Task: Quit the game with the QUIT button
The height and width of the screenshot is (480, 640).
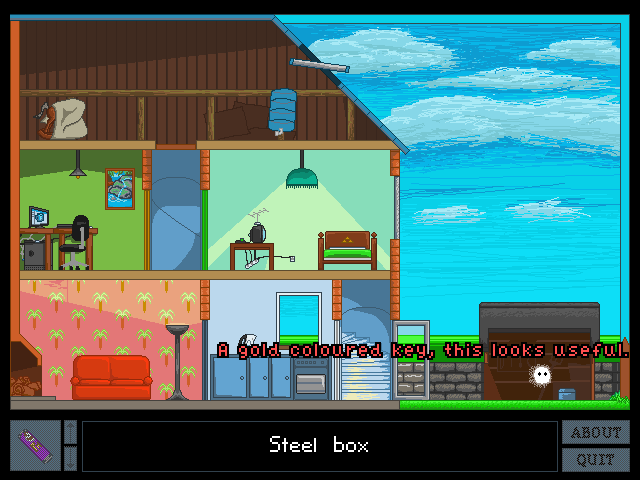Action: [596, 460]
